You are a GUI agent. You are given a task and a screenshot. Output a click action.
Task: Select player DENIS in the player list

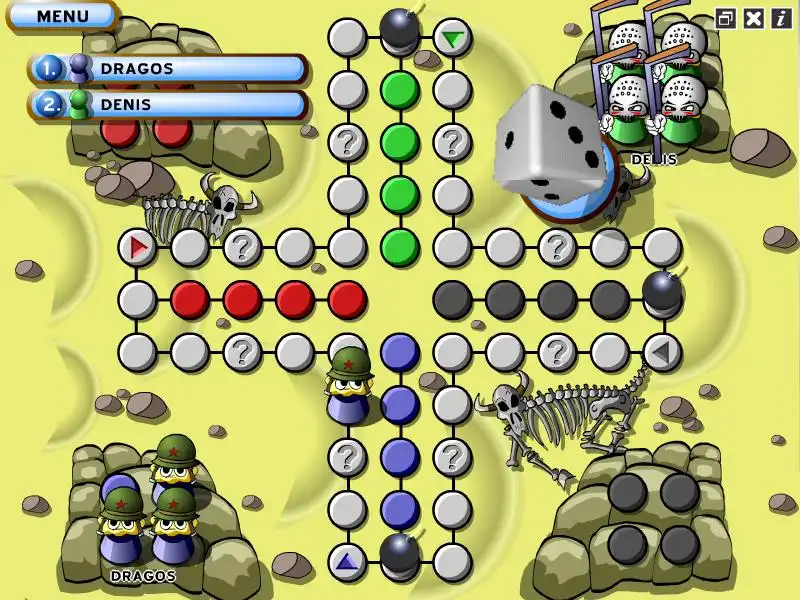[x=168, y=104]
